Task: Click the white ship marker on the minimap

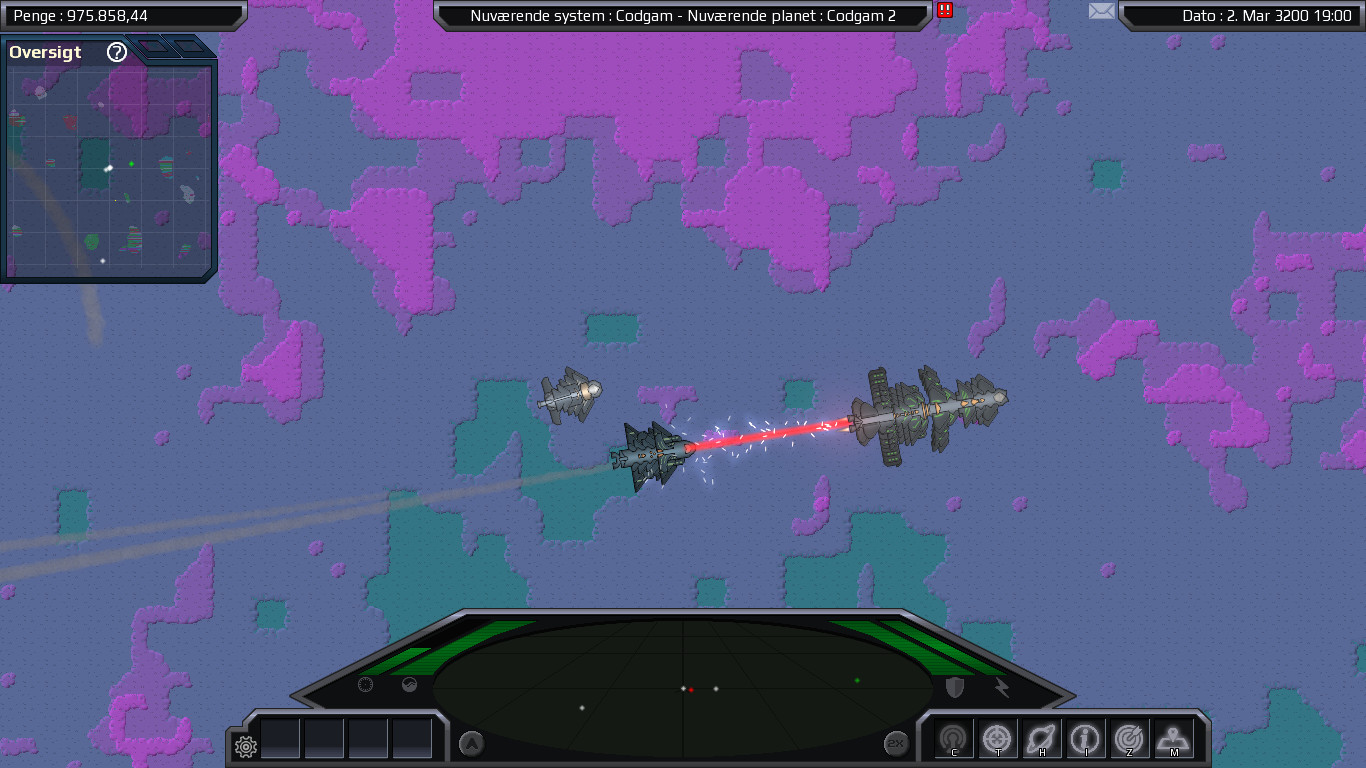Action: (109, 168)
